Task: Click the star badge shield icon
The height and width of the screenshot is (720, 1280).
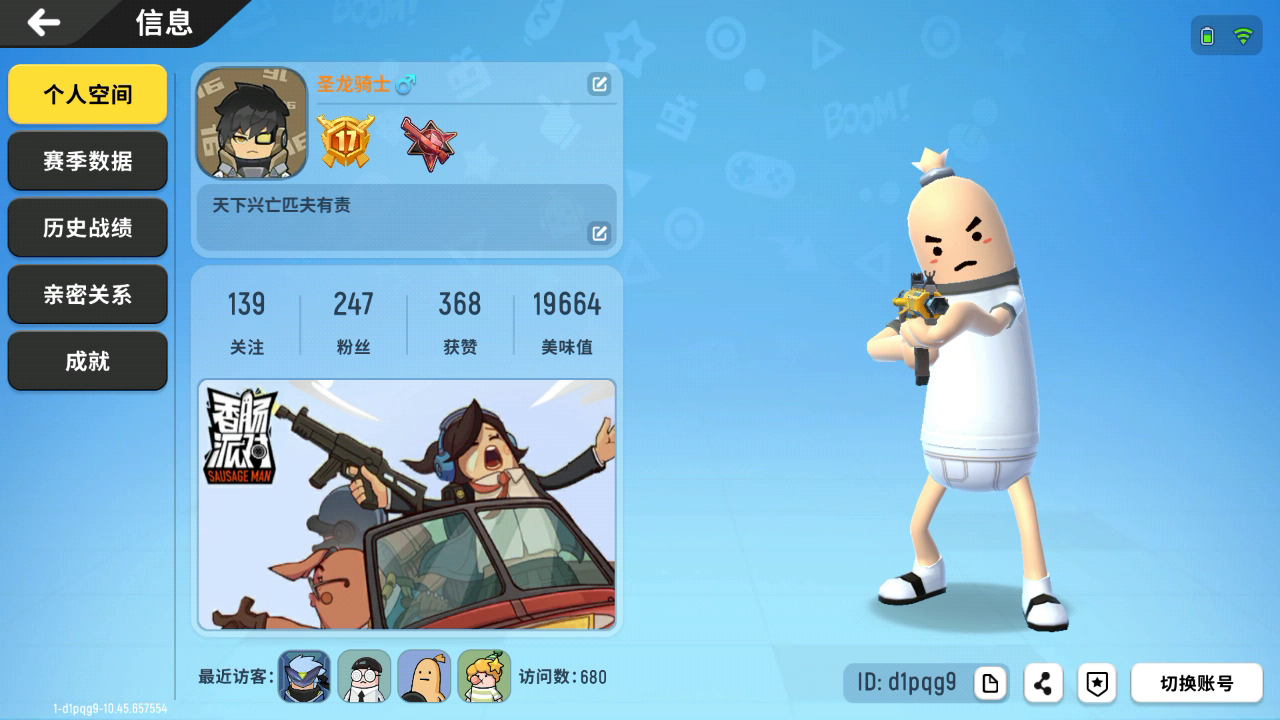Action: pyautogui.click(x=1097, y=682)
